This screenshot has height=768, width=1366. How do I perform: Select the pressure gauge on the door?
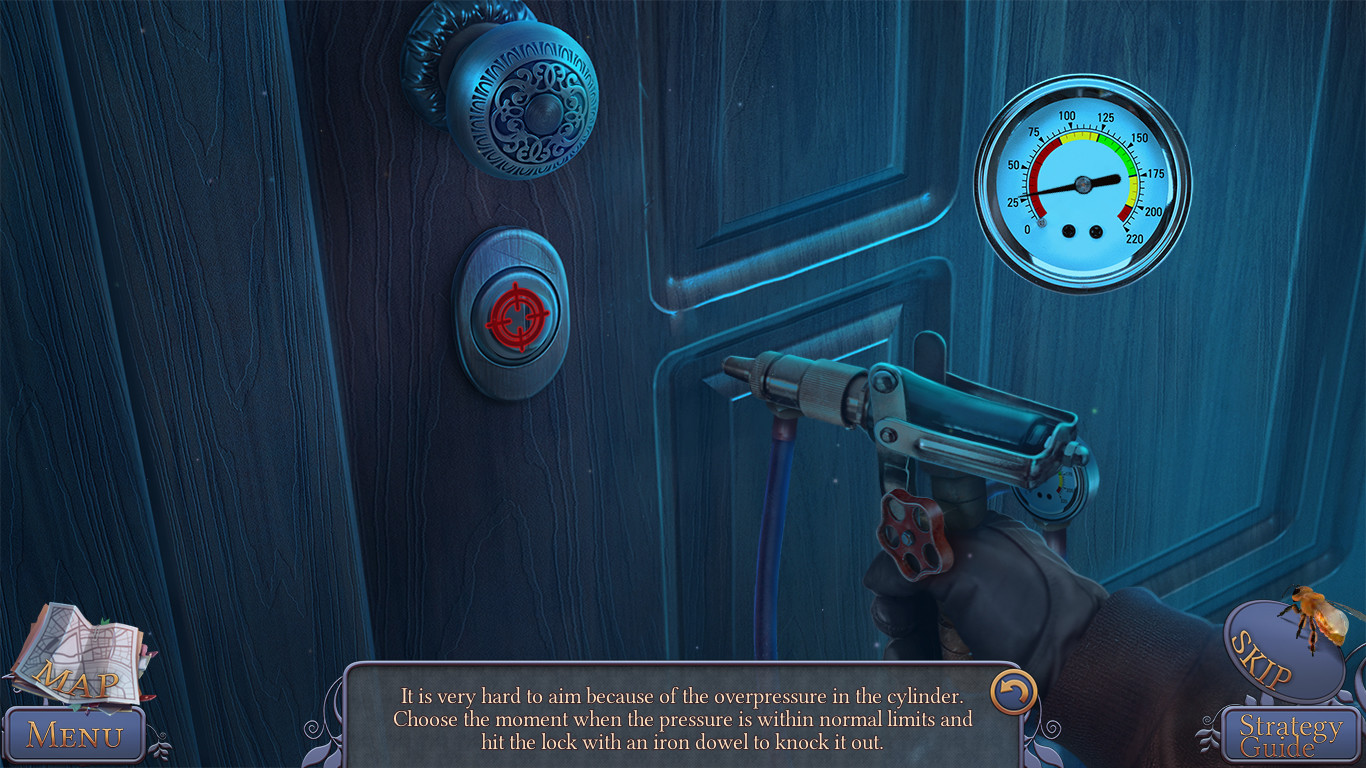coord(1082,180)
